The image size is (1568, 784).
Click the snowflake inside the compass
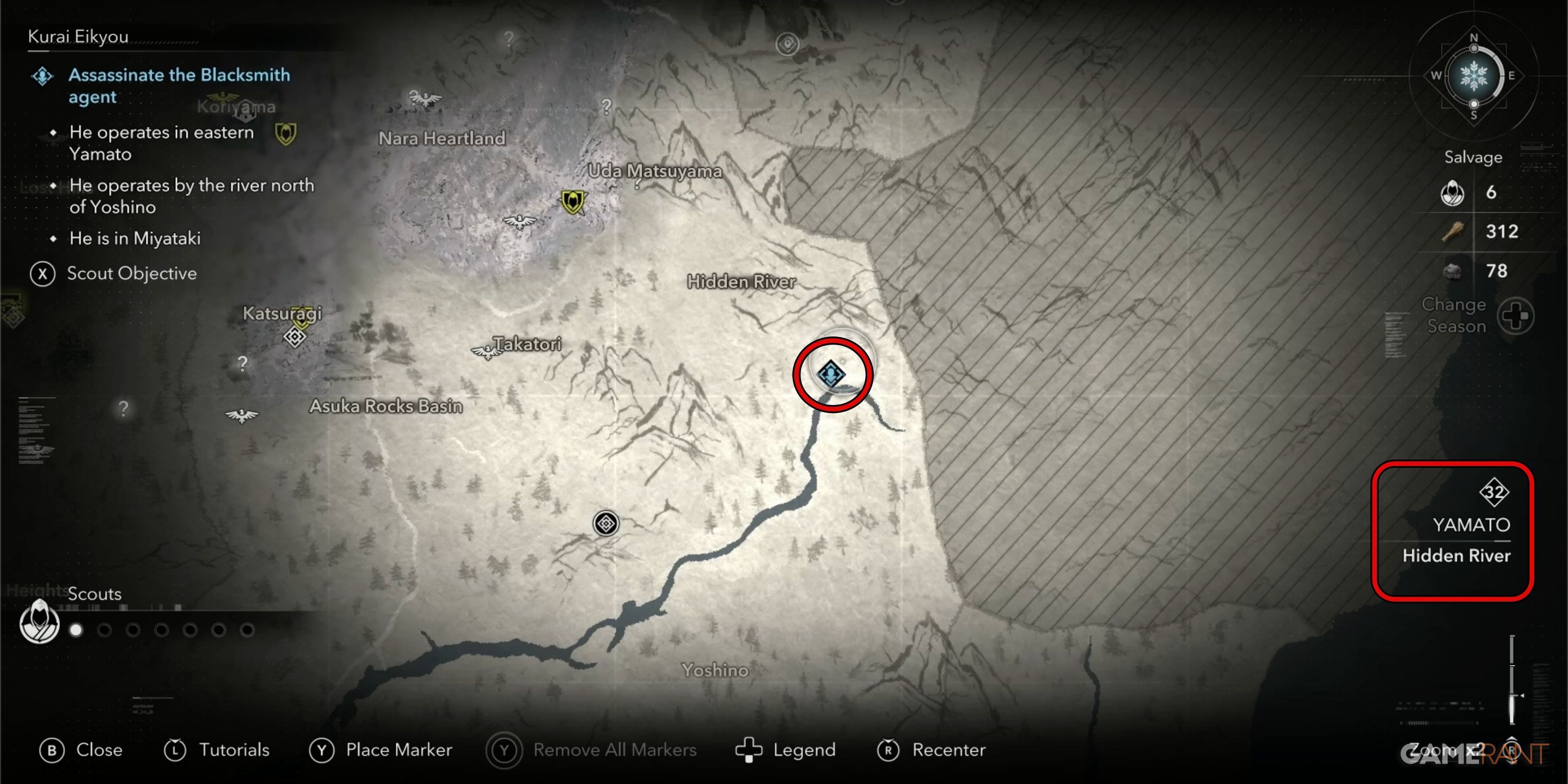[x=1474, y=77]
